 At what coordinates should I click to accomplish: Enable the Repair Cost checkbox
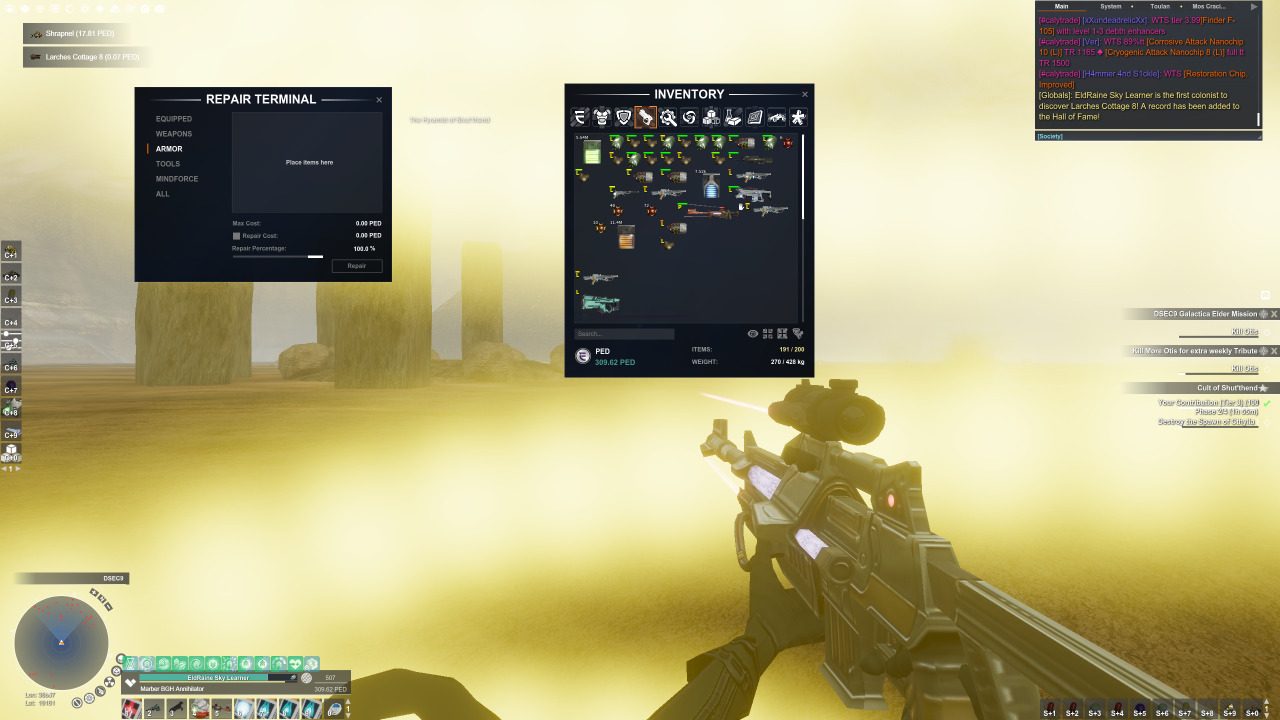pos(236,235)
